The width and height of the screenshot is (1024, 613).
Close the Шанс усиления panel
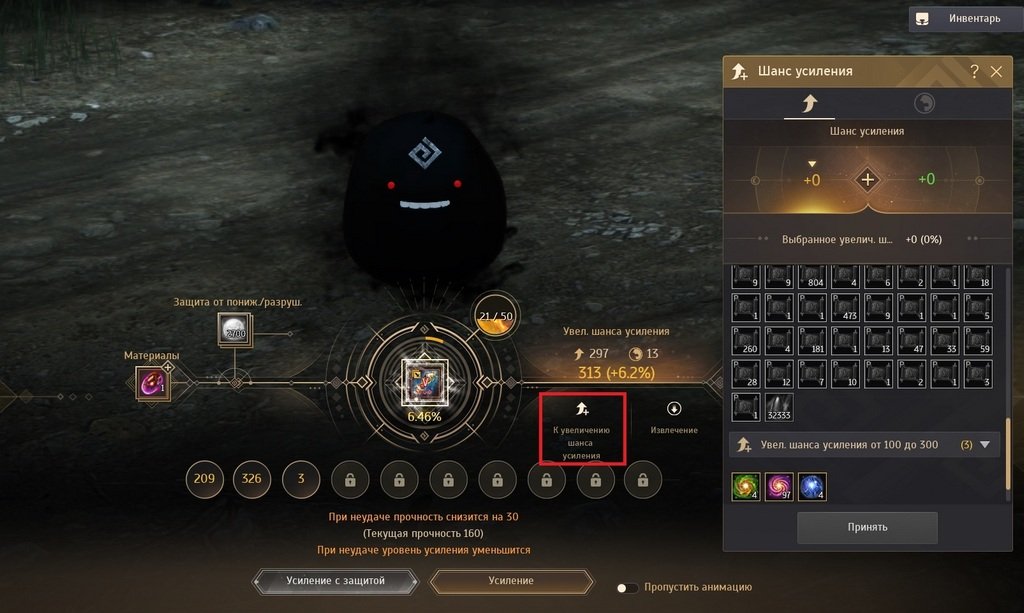click(996, 72)
